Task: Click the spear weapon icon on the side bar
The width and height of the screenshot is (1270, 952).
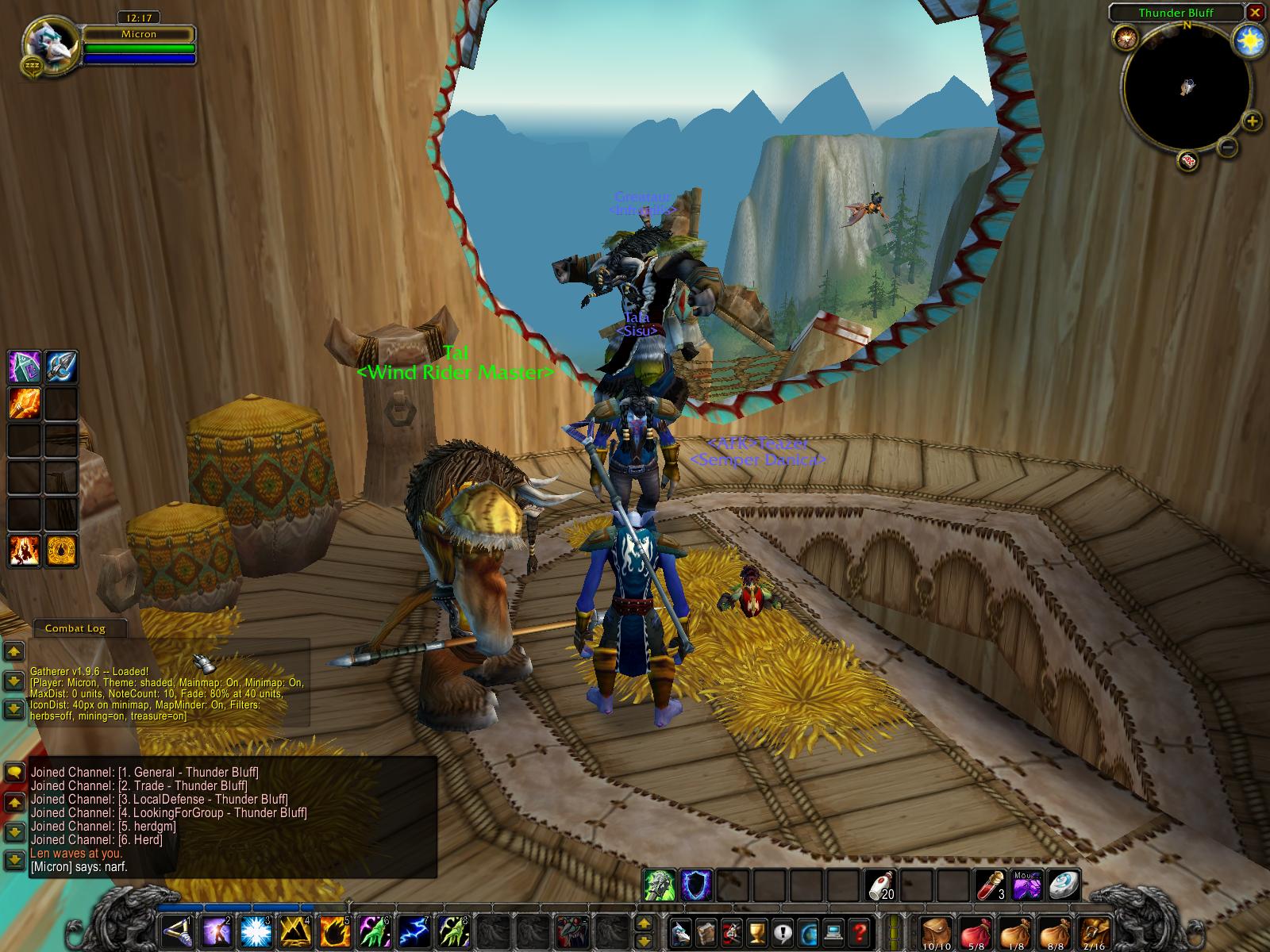Action: [x=61, y=367]
